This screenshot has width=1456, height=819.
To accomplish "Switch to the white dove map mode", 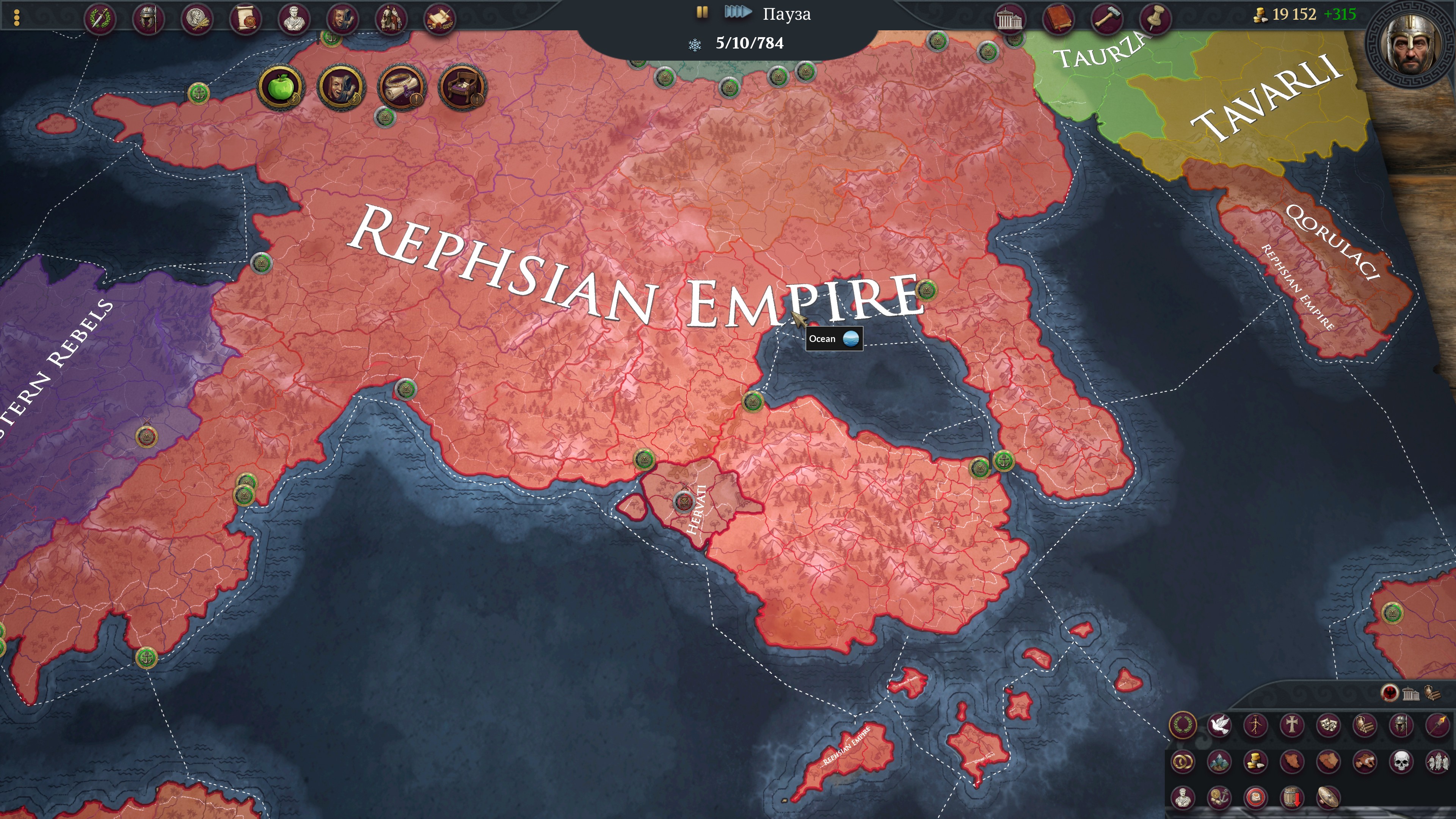I will point(1219,725).
